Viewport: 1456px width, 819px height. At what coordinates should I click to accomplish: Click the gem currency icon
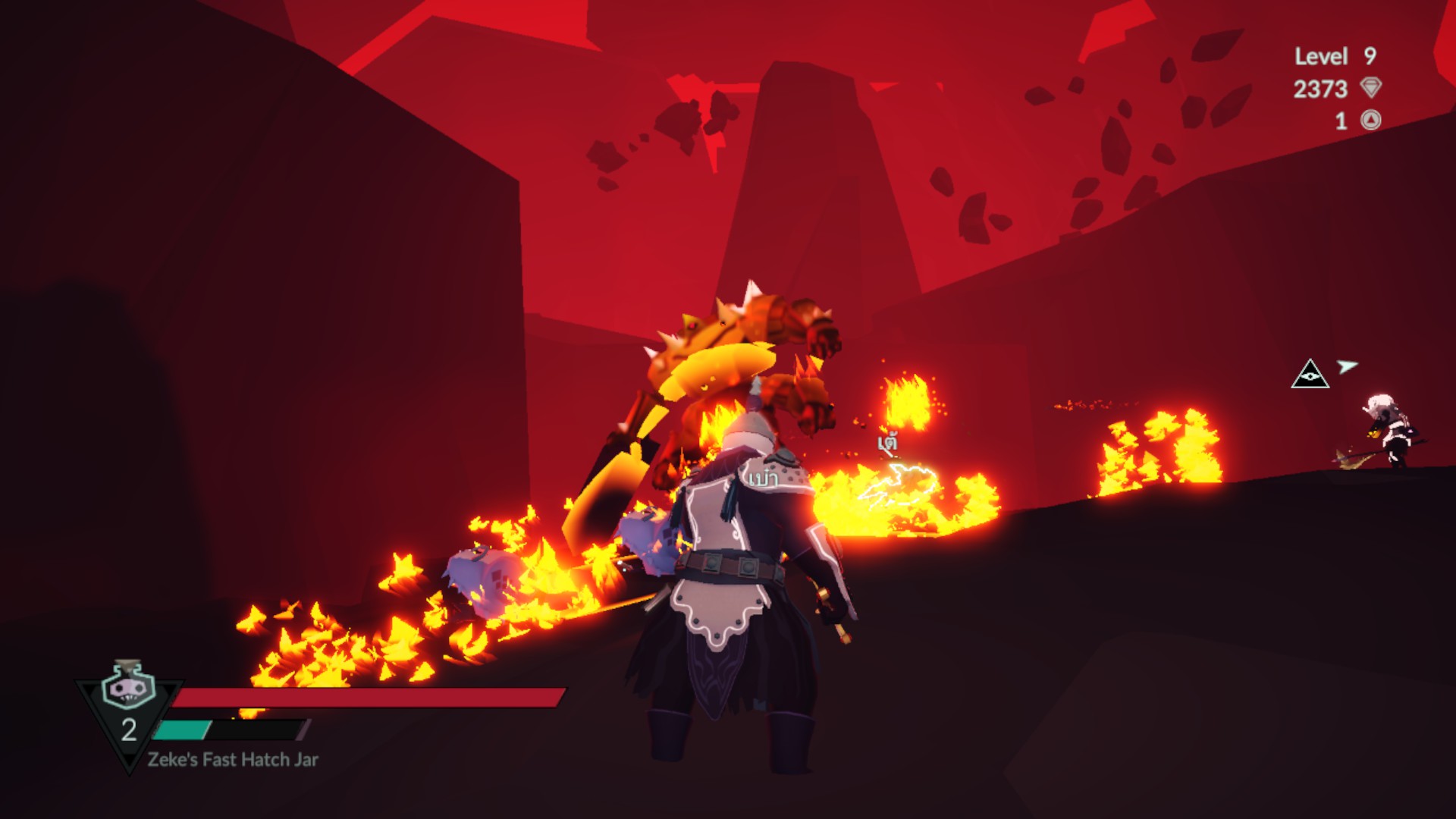[x=1371, y=88]
